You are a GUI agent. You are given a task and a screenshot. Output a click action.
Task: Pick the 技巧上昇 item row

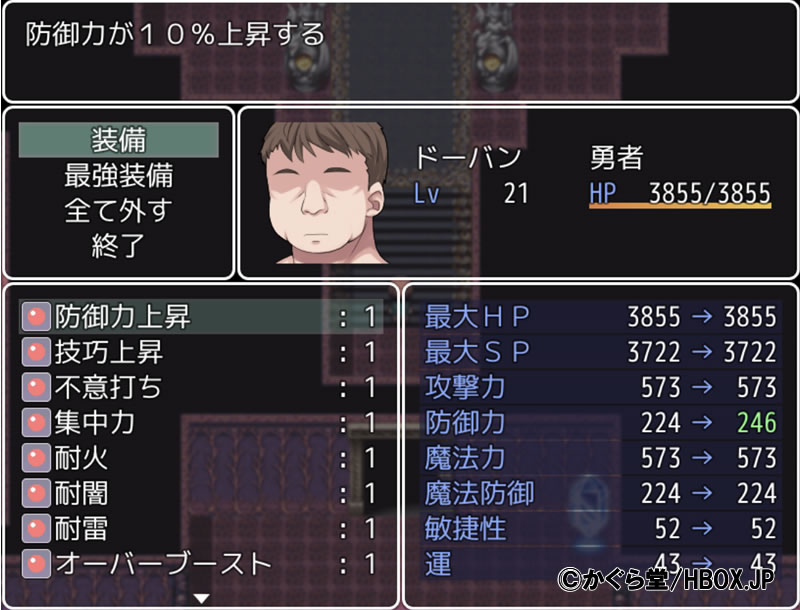[200, 352]
